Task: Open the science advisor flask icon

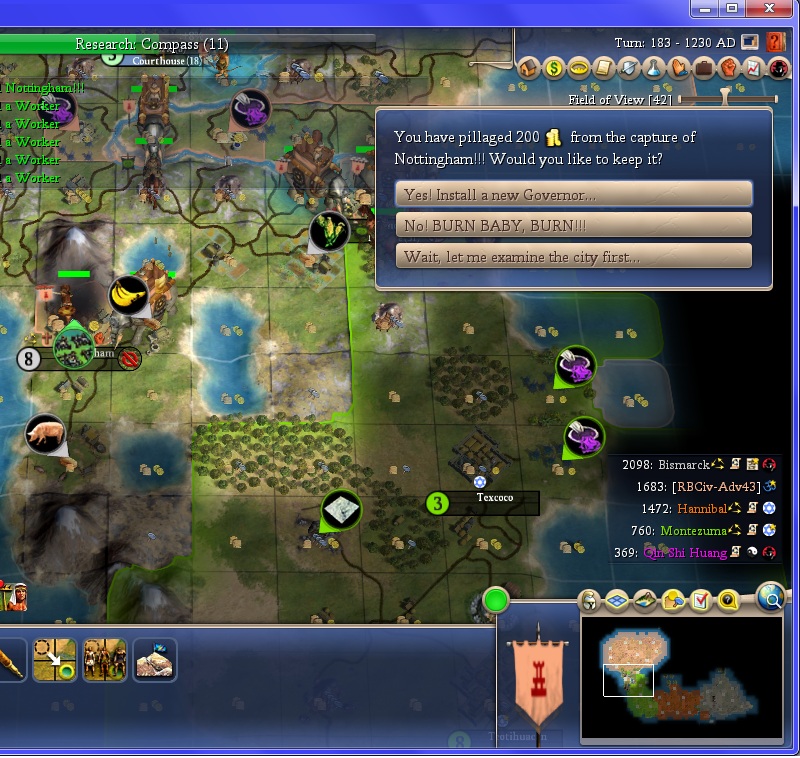Action: [x=654, y=69]
